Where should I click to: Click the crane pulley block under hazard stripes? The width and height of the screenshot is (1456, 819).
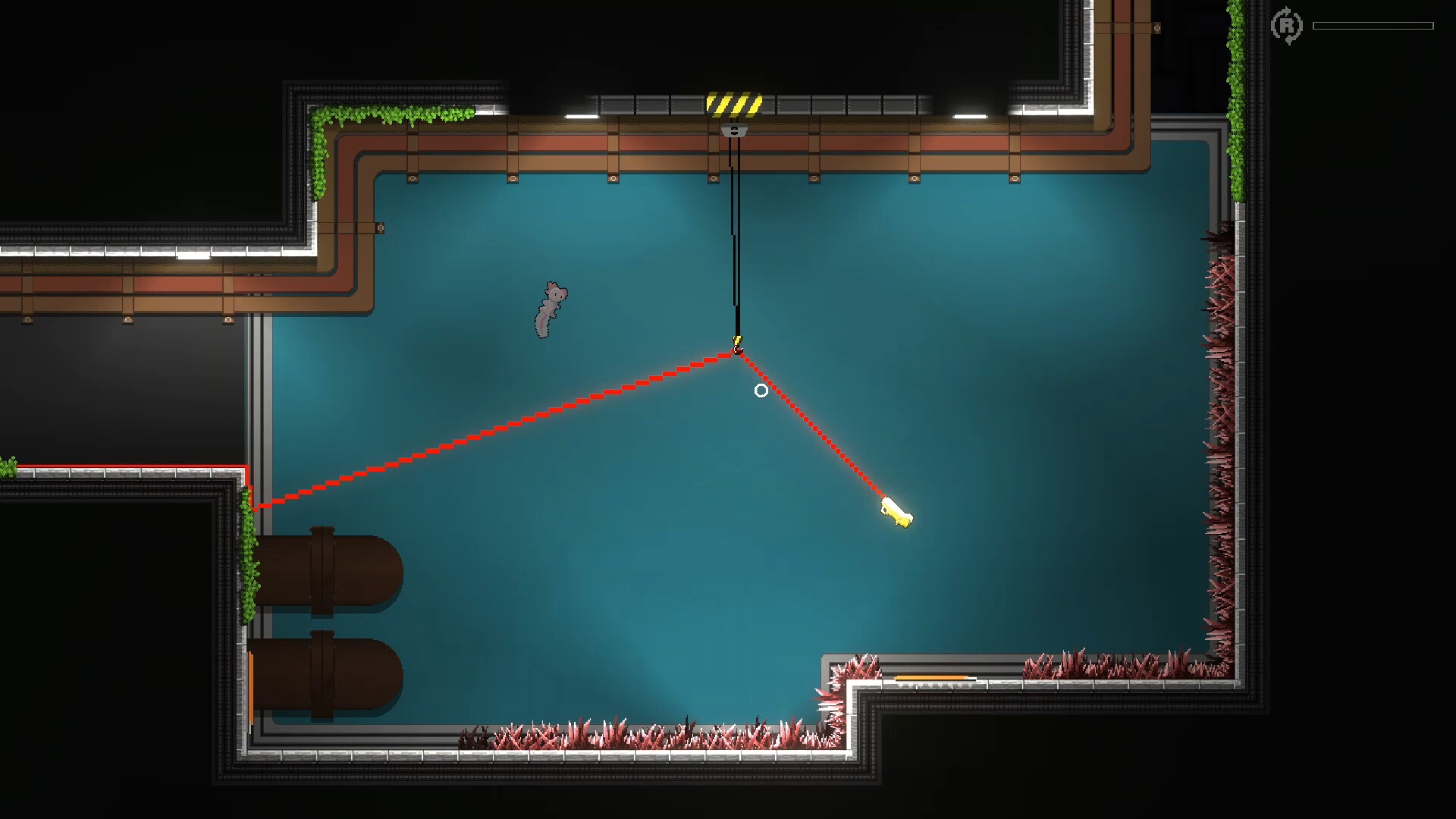733,130
